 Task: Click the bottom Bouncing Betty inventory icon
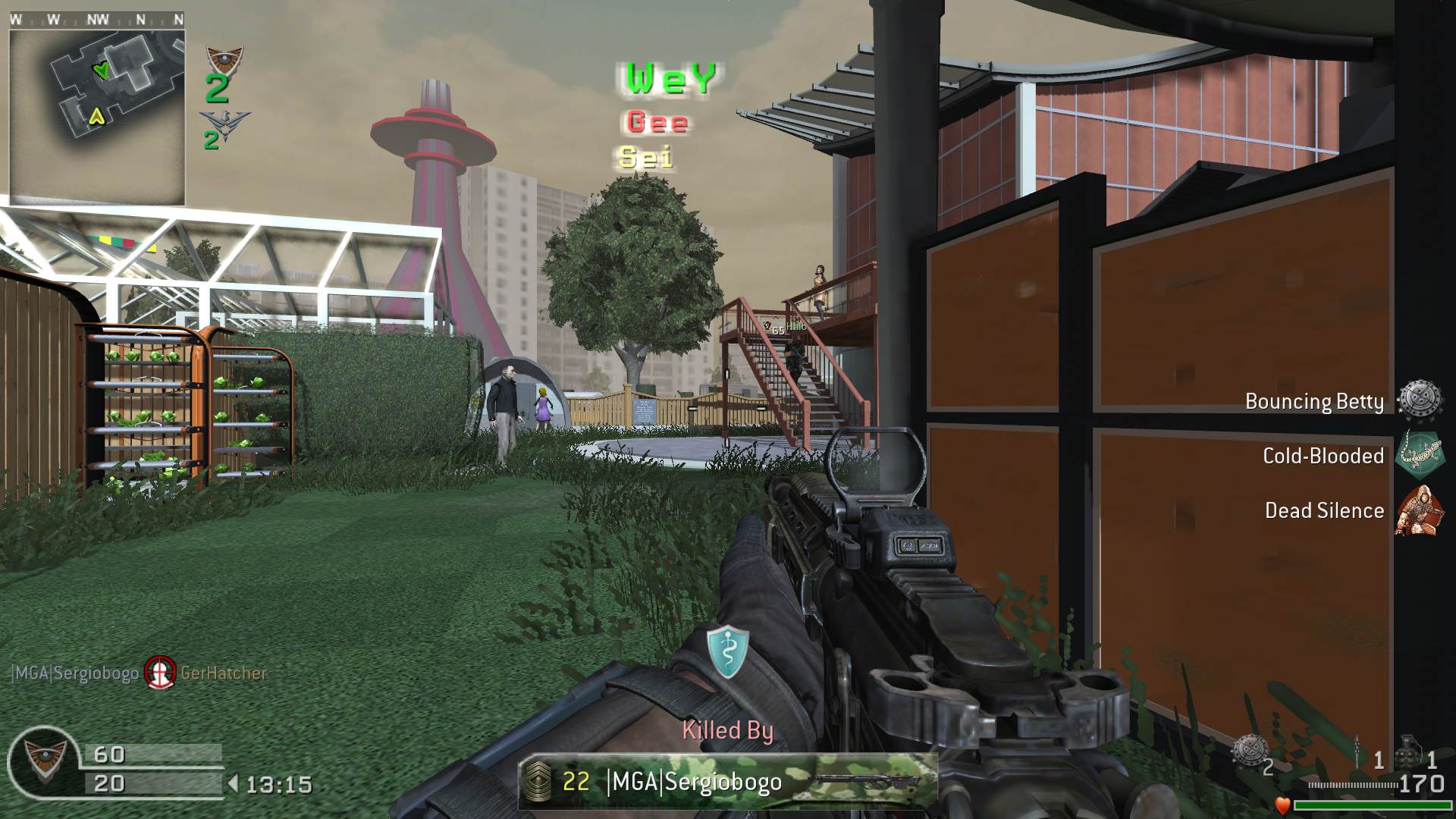(1248, 752)
